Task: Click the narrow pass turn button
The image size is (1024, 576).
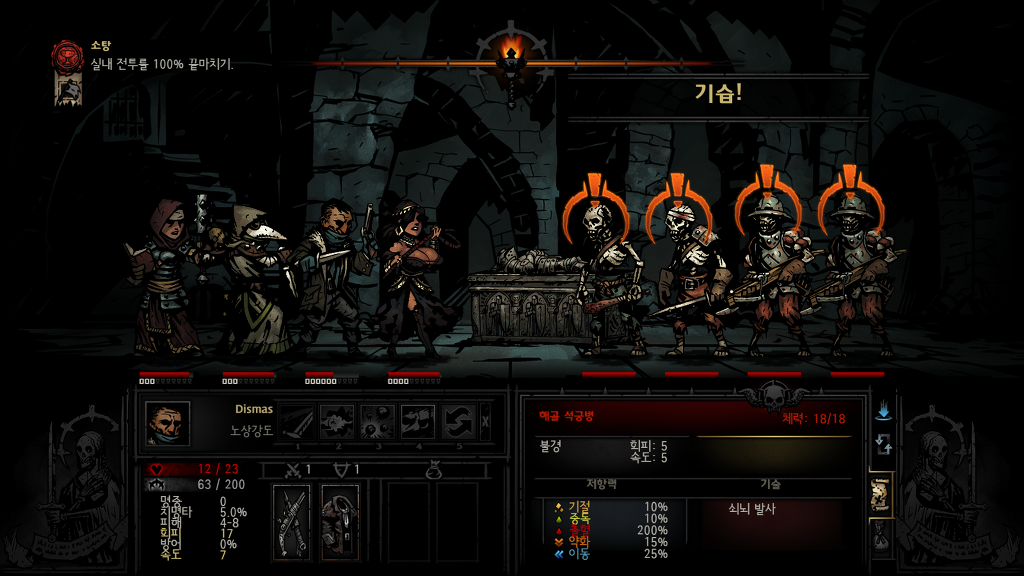Action: coord(486,422)
